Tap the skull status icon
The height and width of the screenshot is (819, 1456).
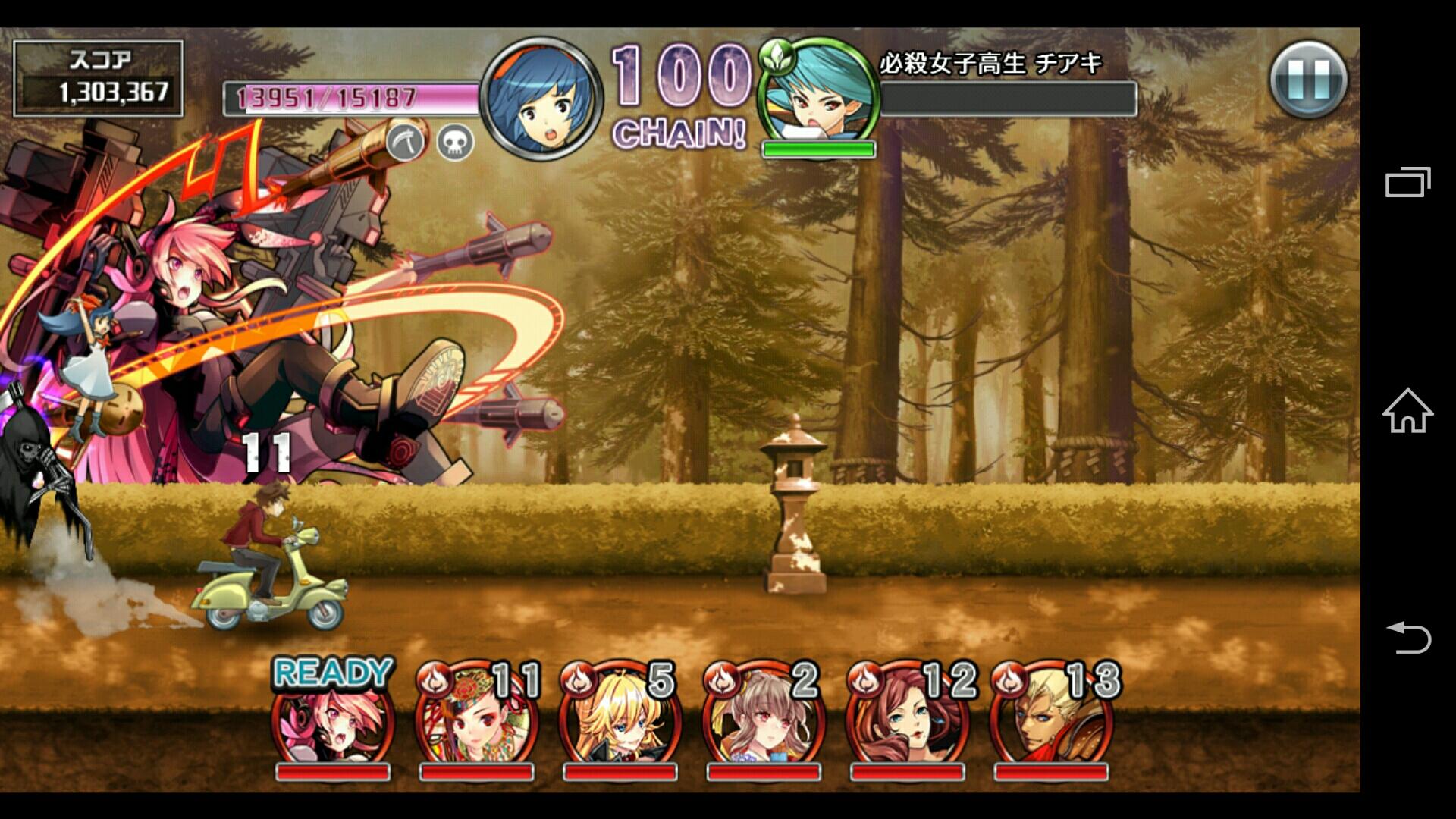[455, 142]
